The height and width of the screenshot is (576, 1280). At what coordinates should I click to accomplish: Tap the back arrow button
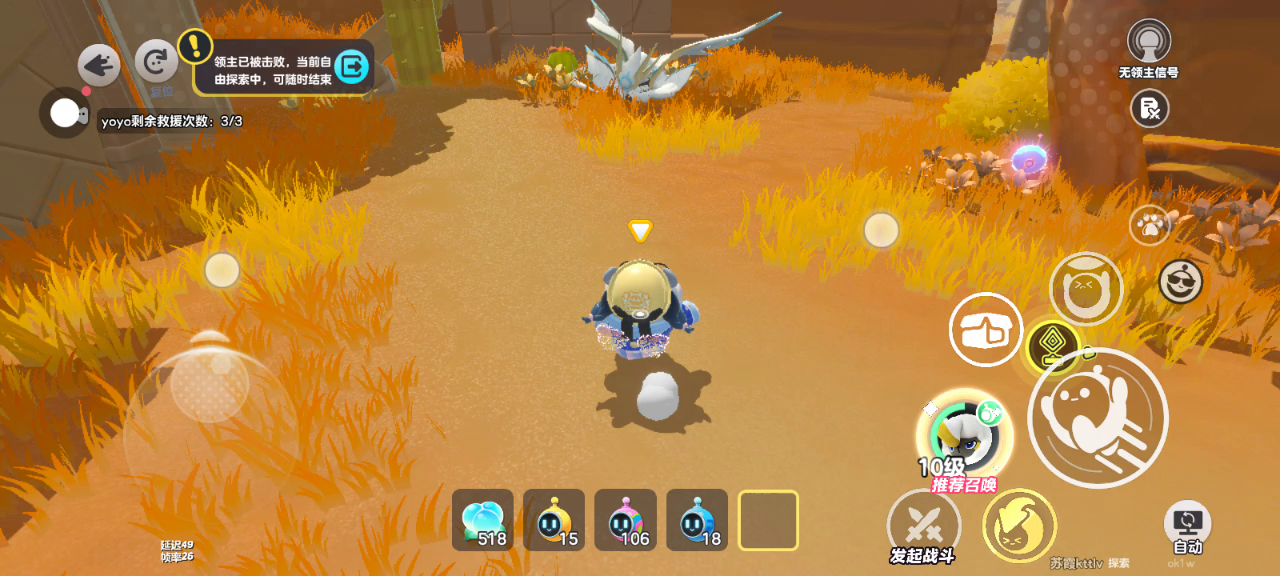coord(99,66)
